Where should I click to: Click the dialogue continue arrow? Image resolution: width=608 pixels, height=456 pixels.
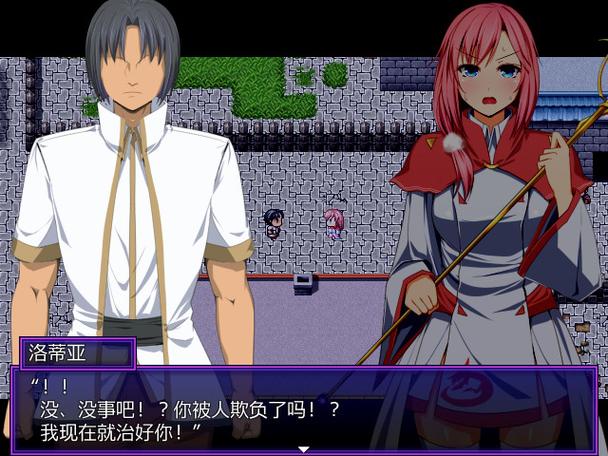(x=304, y=449)
